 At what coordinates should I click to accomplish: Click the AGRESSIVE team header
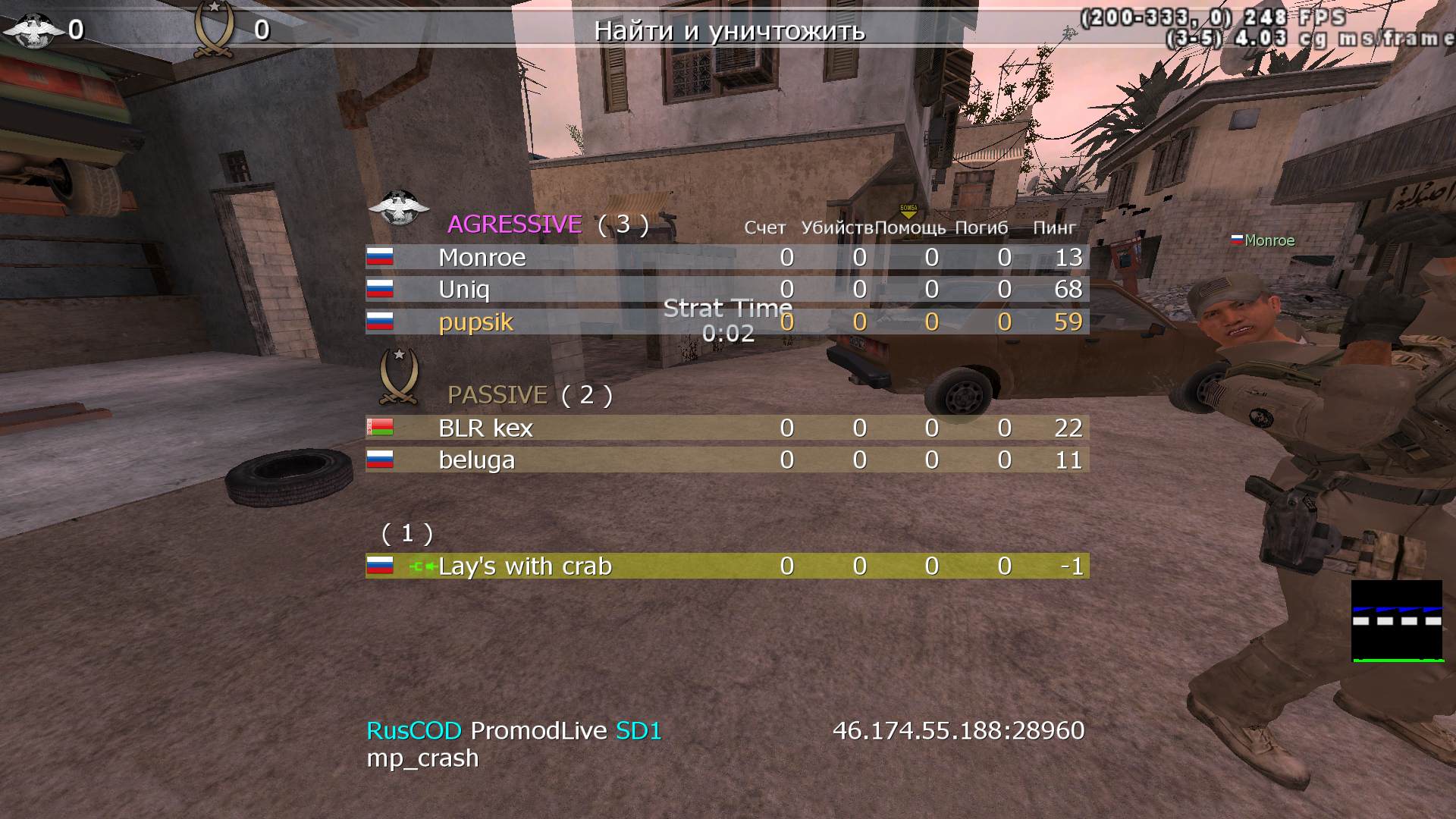[x=515, y=224]
